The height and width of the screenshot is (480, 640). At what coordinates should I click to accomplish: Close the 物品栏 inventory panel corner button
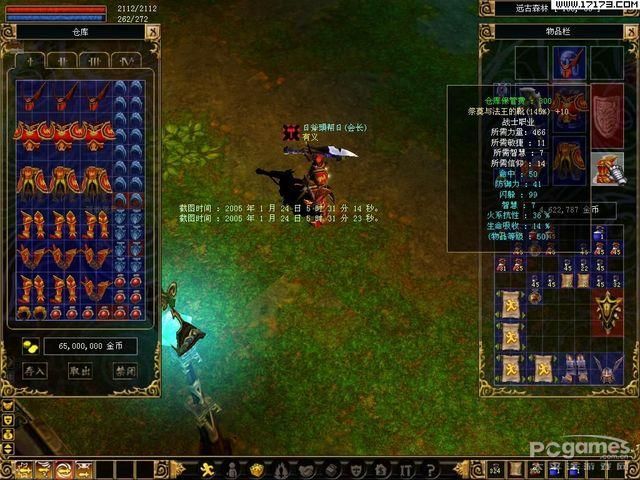[x=629, y=32]
